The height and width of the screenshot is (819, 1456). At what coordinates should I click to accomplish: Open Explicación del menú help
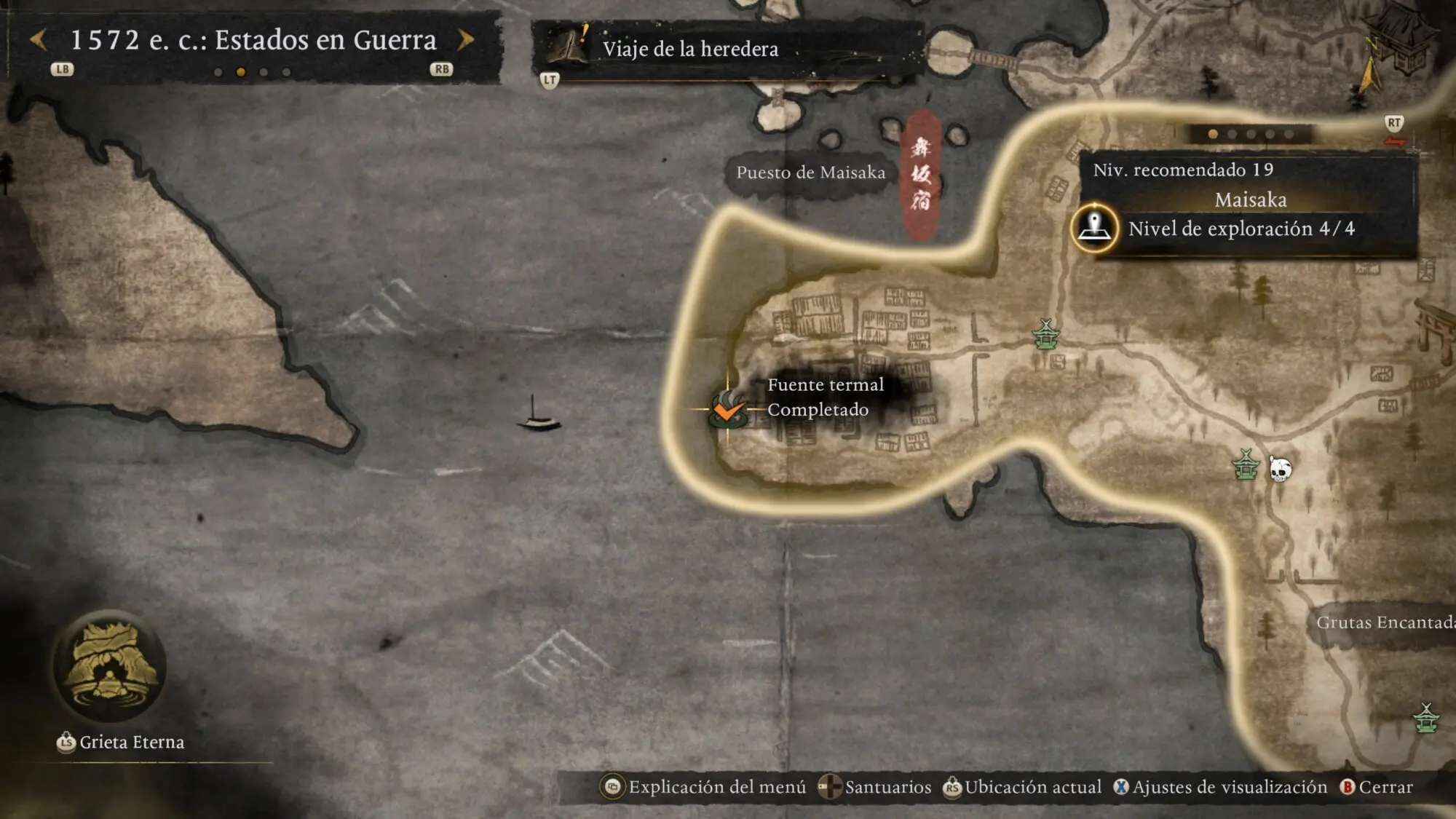click(704, 787)
